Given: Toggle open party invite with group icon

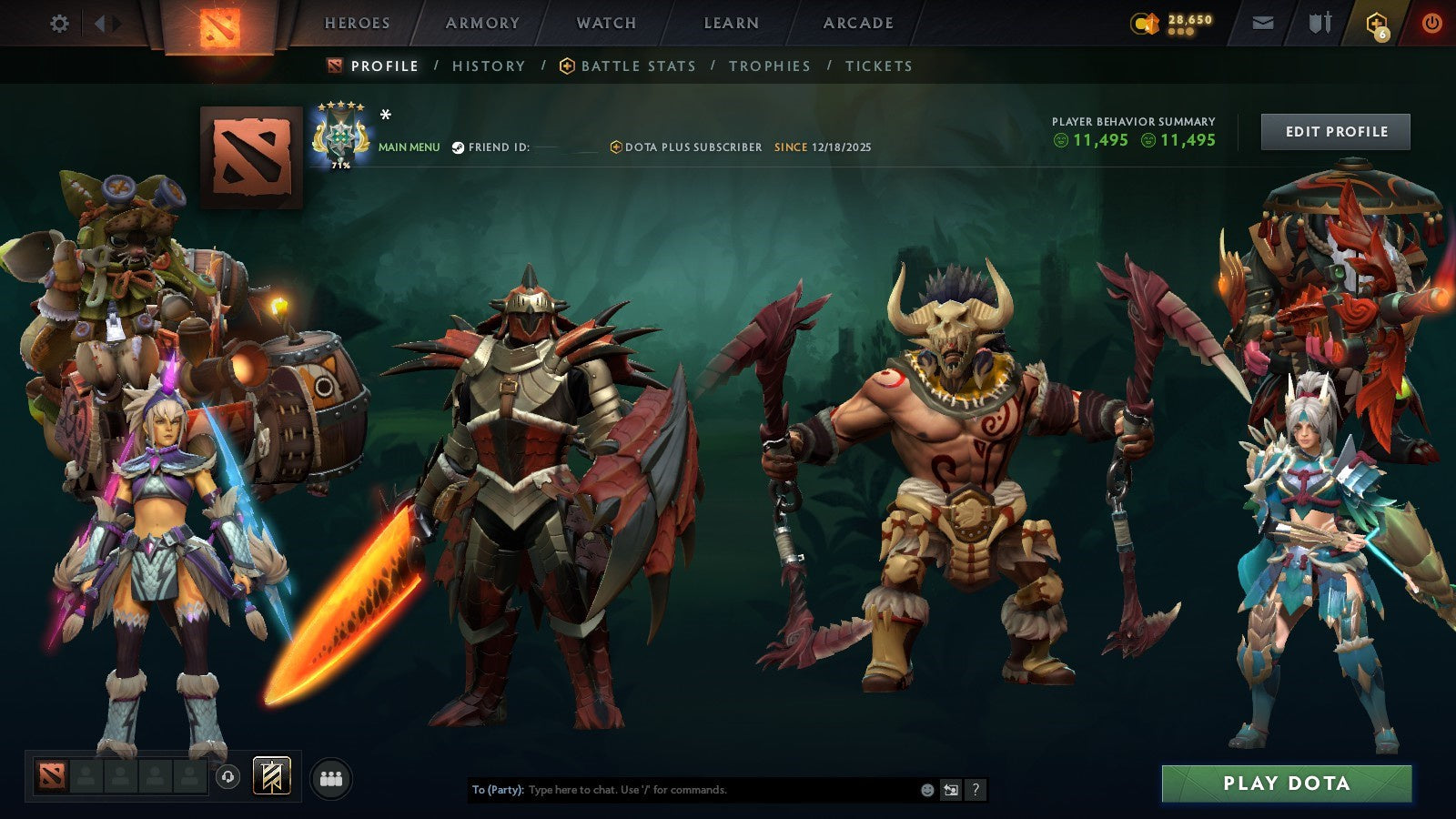Looking at the screenshot, I should [x=333, y=776].
